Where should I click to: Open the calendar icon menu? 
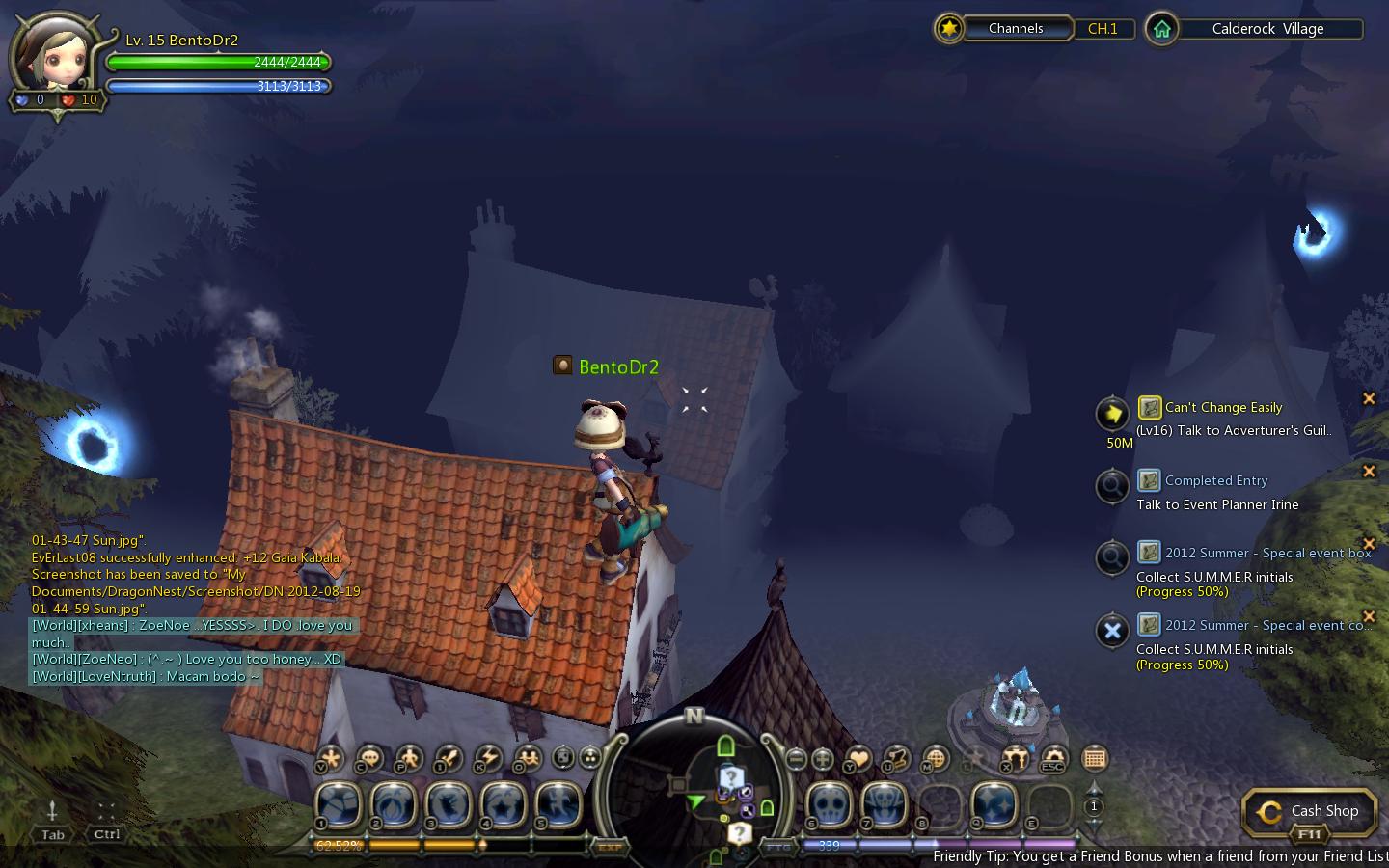1094,758
